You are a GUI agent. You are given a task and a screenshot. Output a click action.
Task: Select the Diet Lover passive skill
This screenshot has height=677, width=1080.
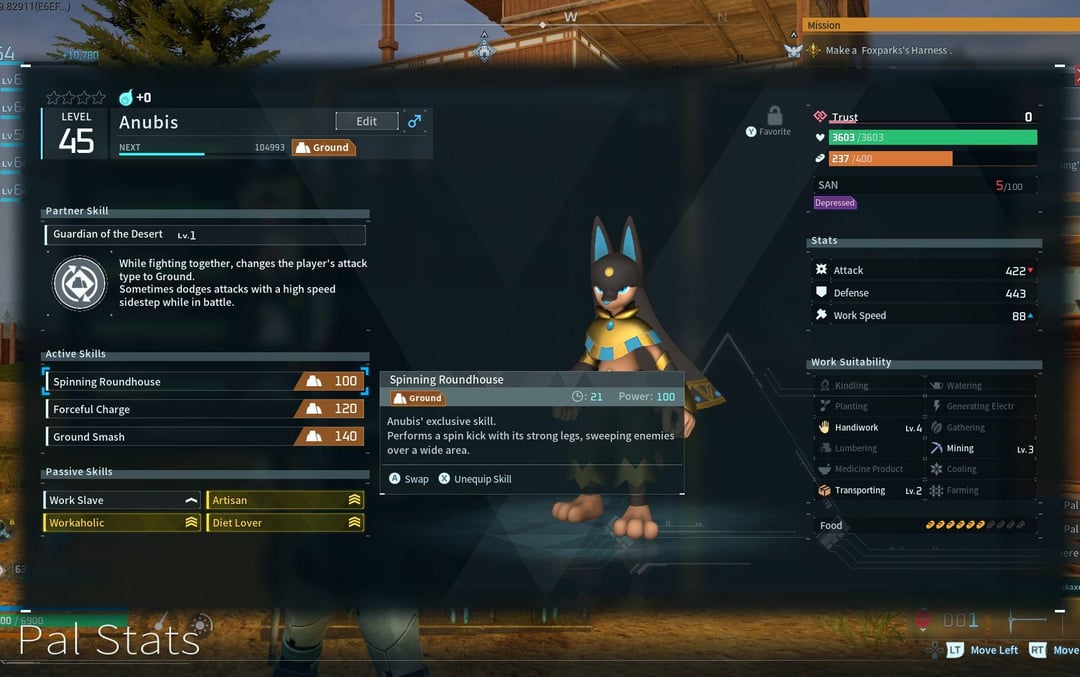pyautogui.click(x=285, y=523)
